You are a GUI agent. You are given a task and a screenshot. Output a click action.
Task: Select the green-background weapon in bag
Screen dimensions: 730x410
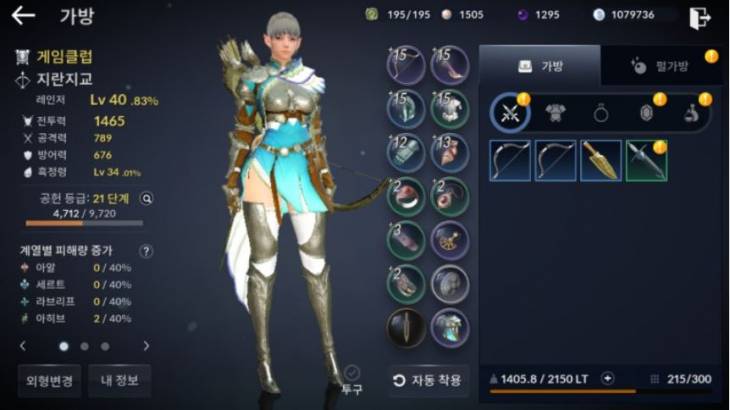(646, 160)
